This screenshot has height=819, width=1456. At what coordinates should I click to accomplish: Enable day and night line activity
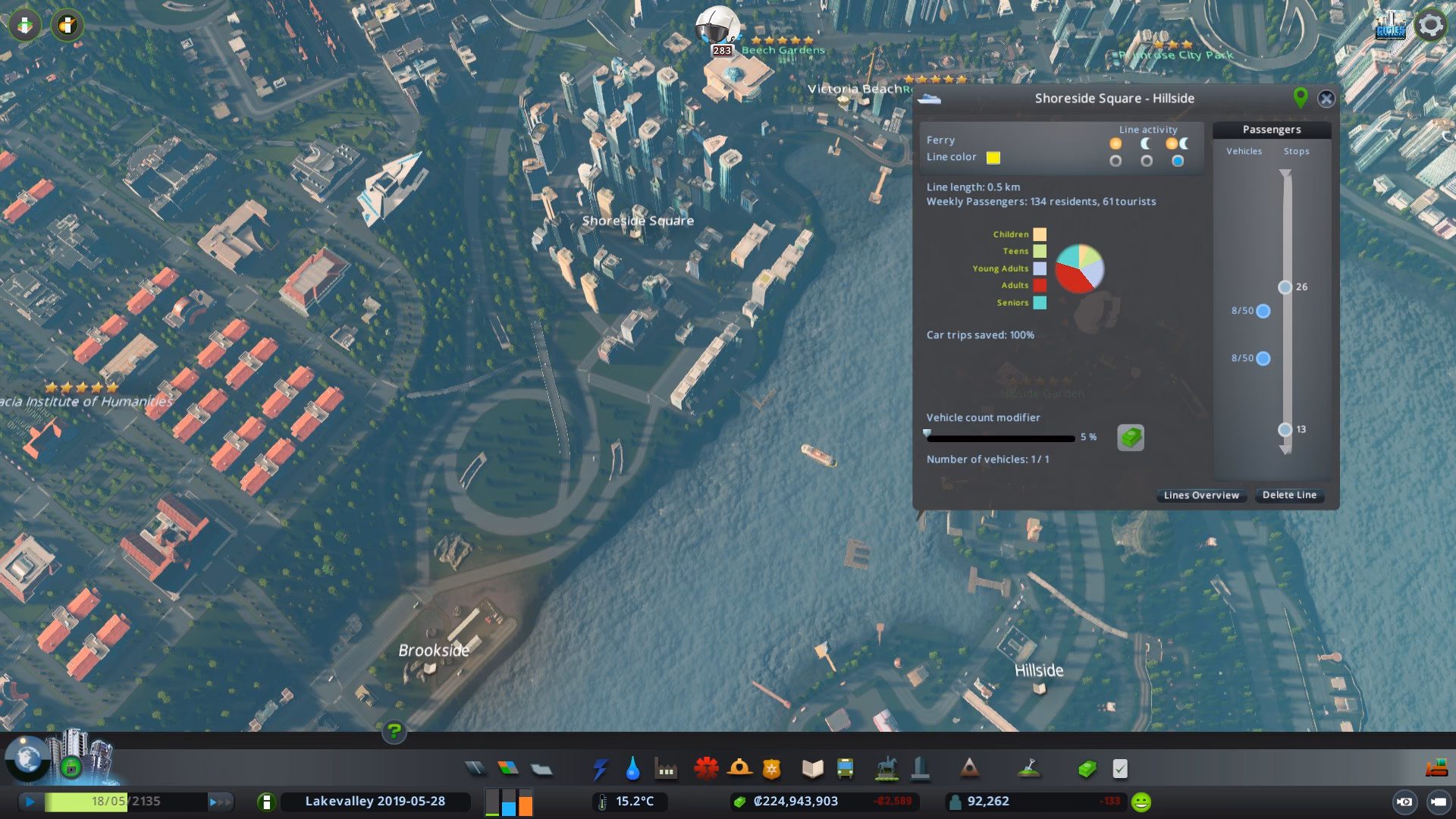pyautogui.click(x=1178, y=160)
